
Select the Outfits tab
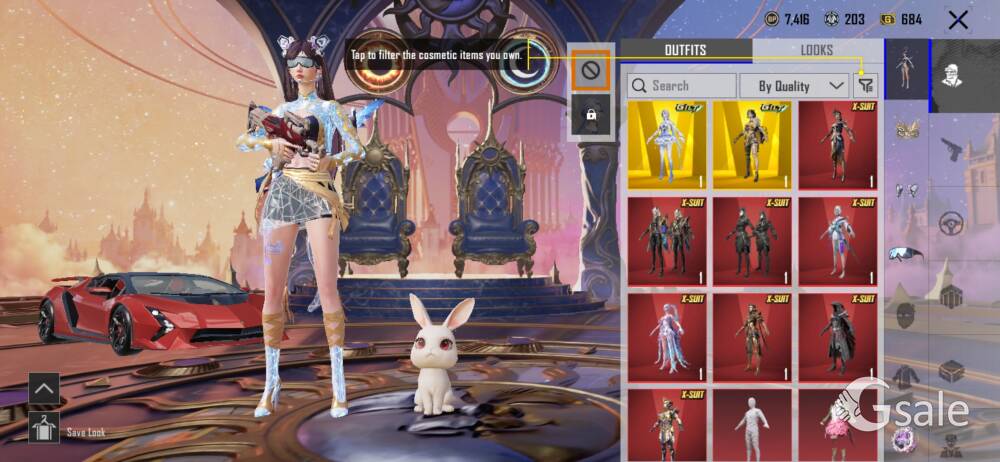click(x=685, y=50)
